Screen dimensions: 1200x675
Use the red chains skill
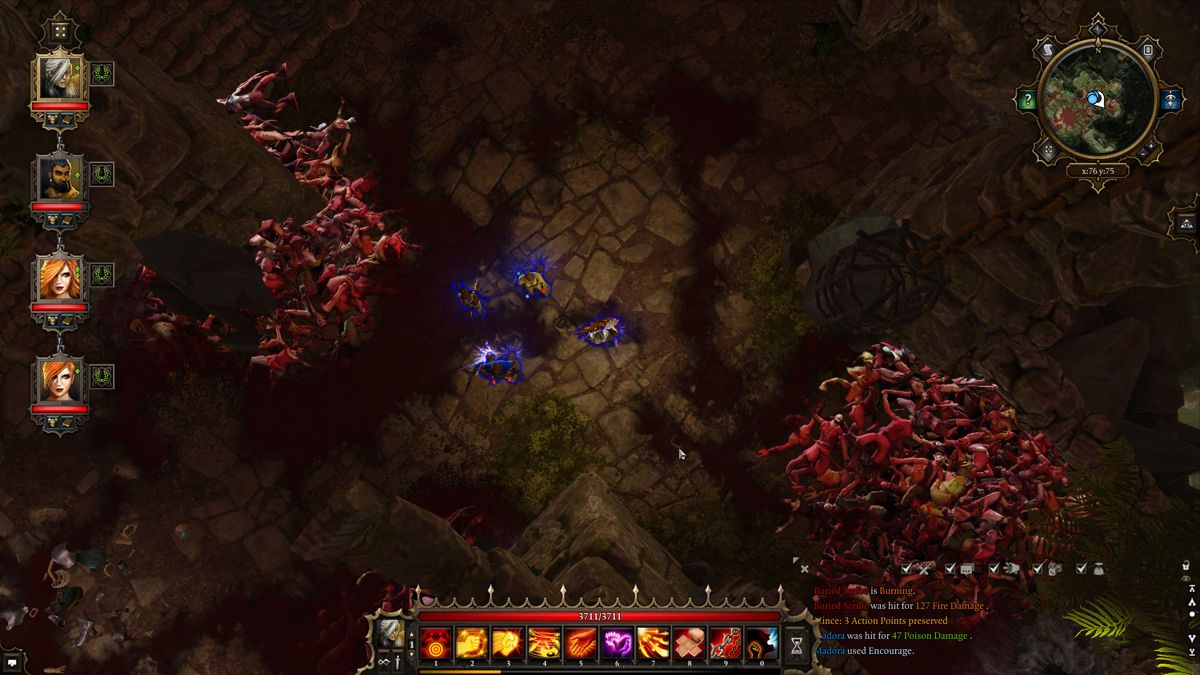pyautogui.click(x=726, y=645)
